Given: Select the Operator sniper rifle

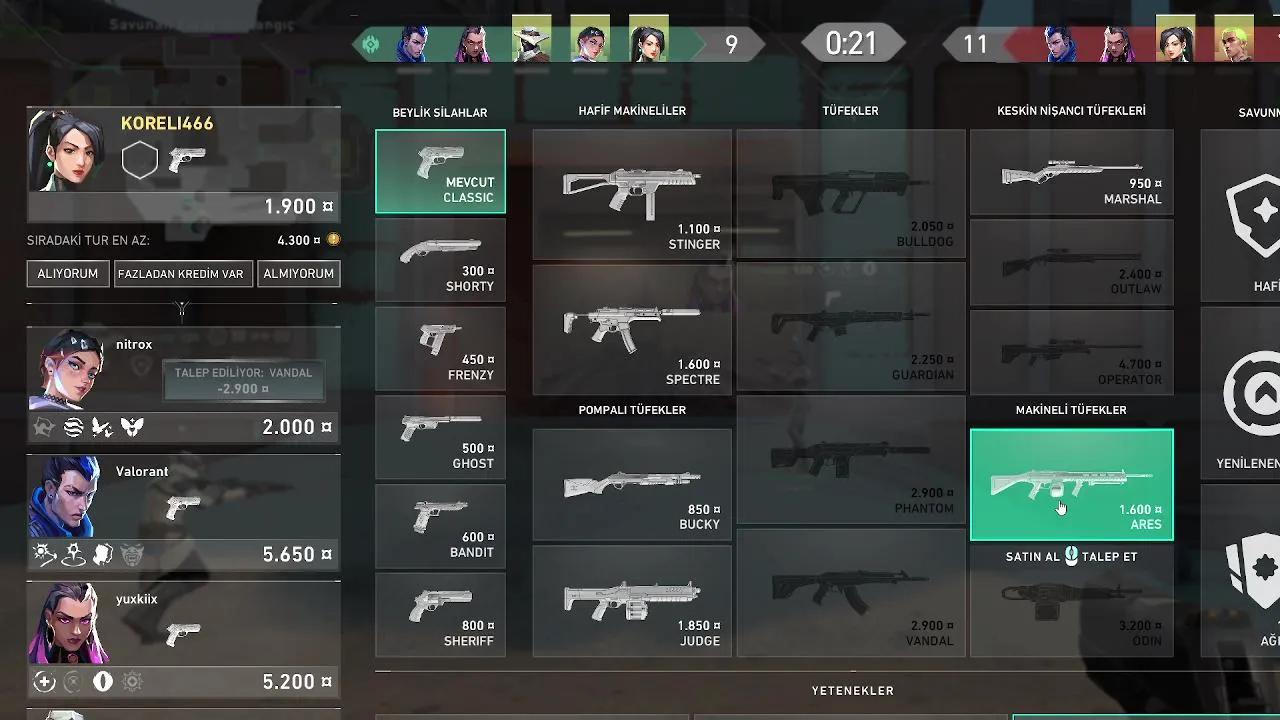Looking at the screenshot, I should (x=1072, y=351).
